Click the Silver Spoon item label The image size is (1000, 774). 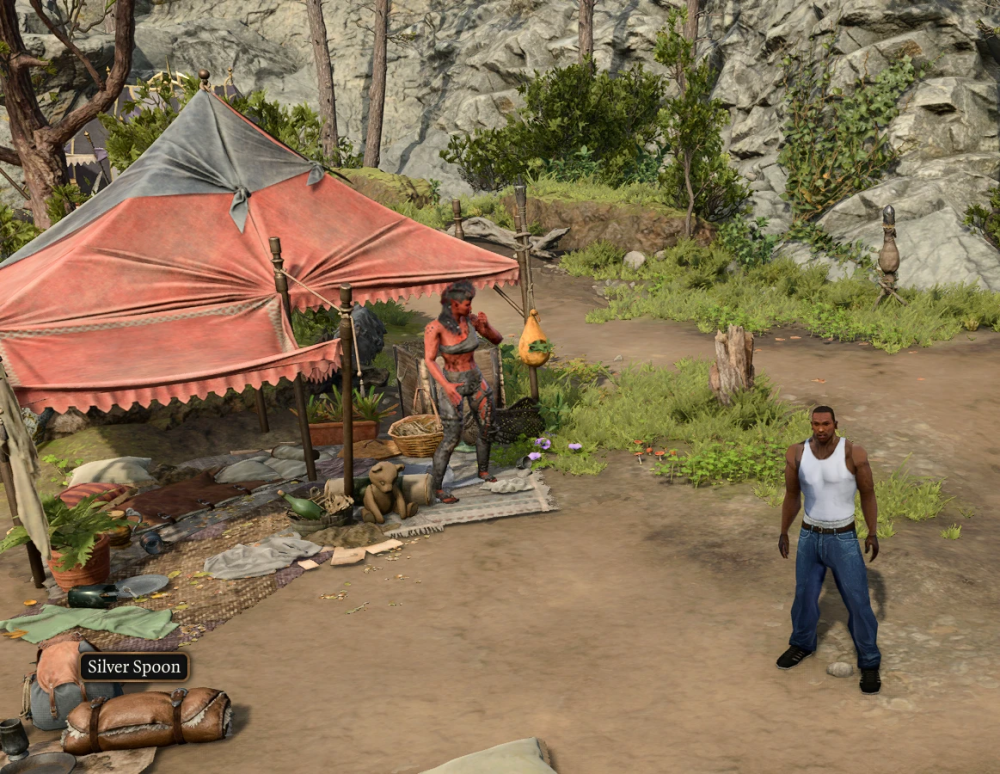tap(134, 667)
